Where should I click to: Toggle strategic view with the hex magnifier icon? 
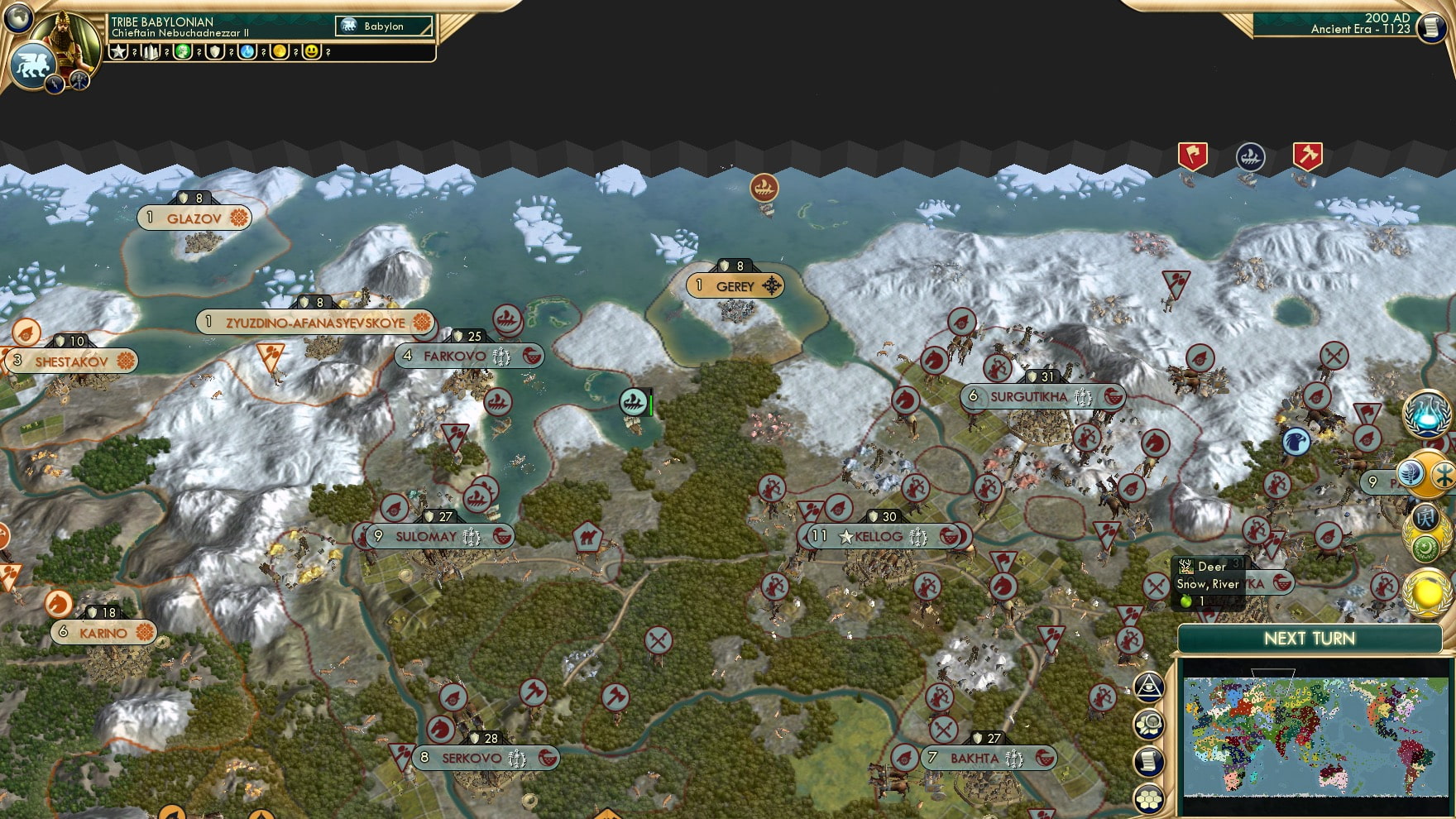(1148, 721)
